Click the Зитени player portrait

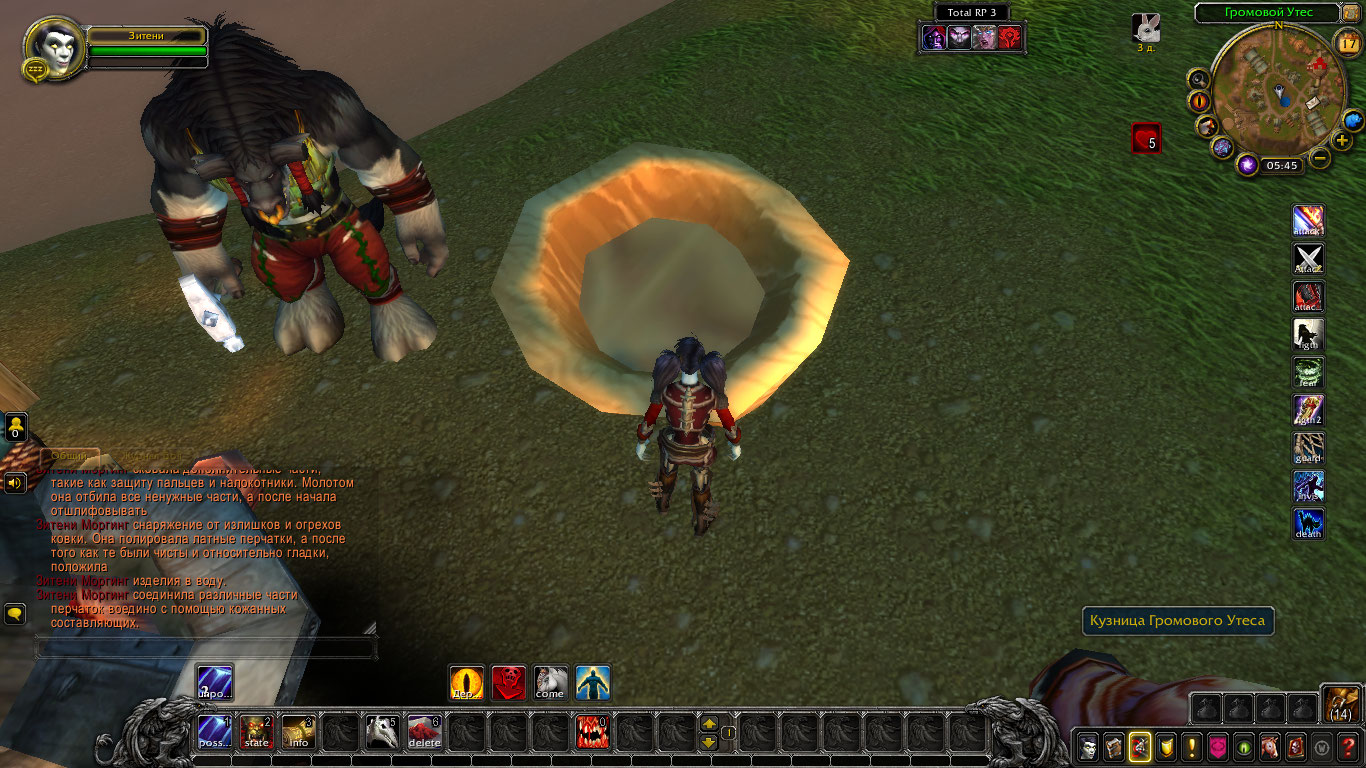53,47
